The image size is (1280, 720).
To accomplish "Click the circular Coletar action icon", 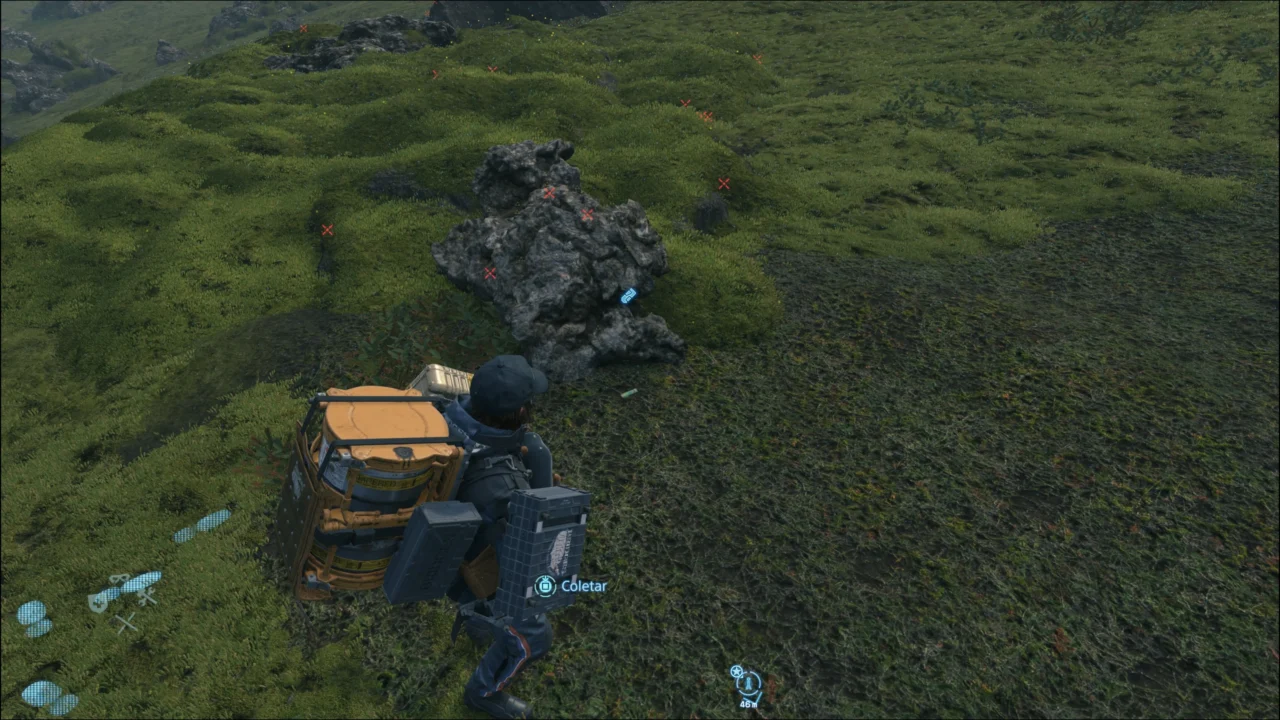I will (545, 586).
